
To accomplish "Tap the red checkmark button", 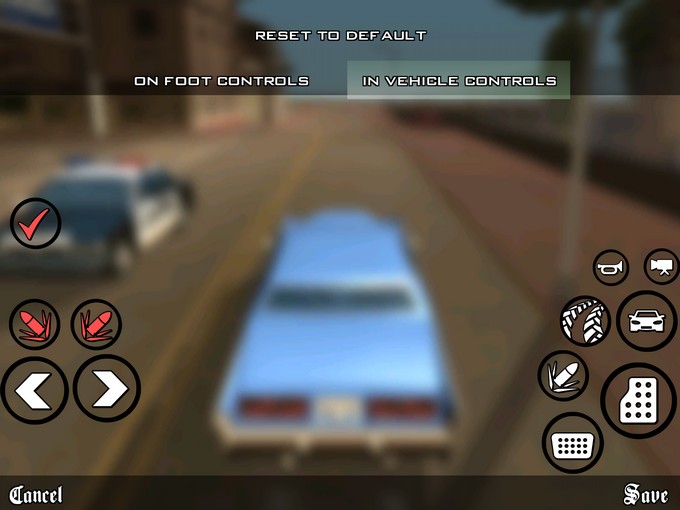I will click(x=36, y=223).
